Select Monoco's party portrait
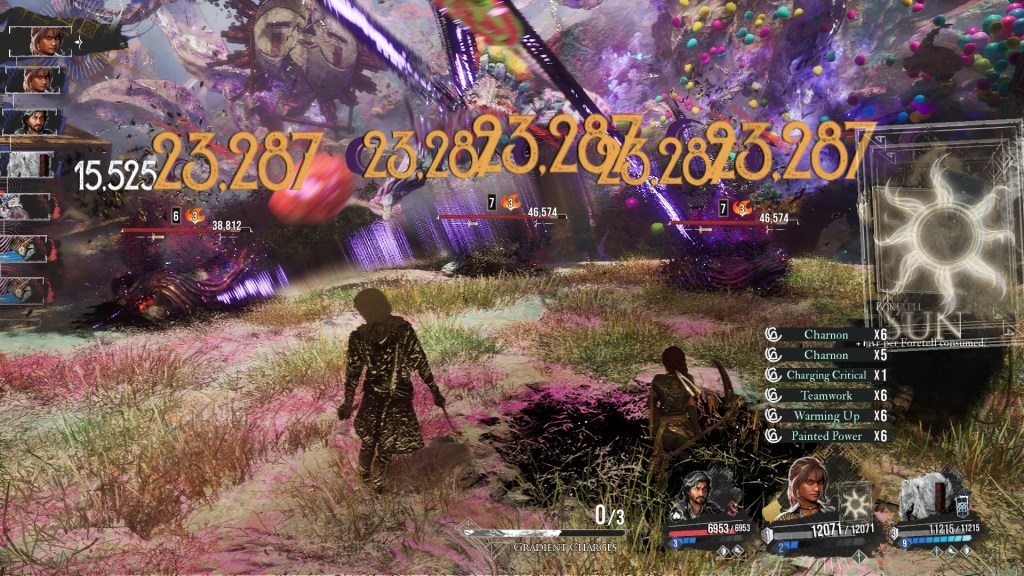 pos(923,496)
